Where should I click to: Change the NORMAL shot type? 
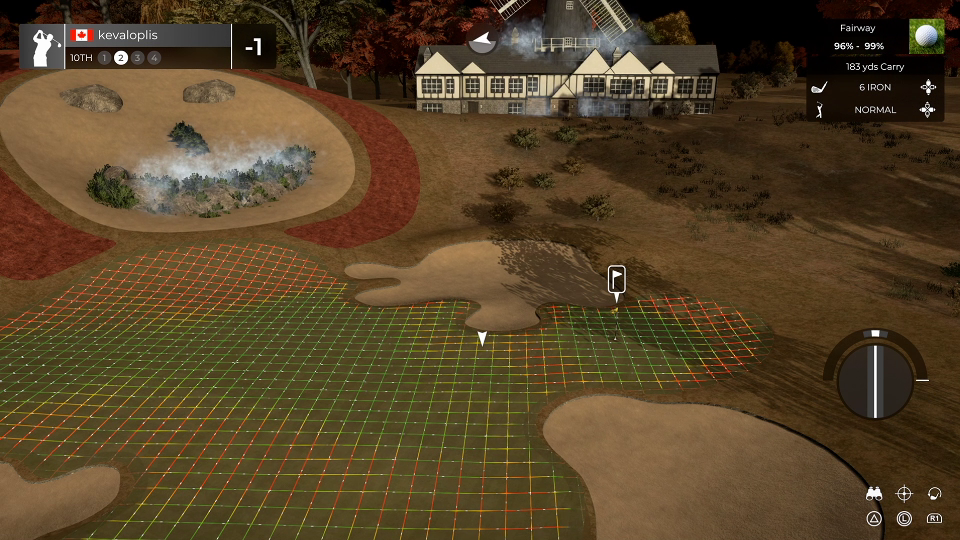(875, 110)
